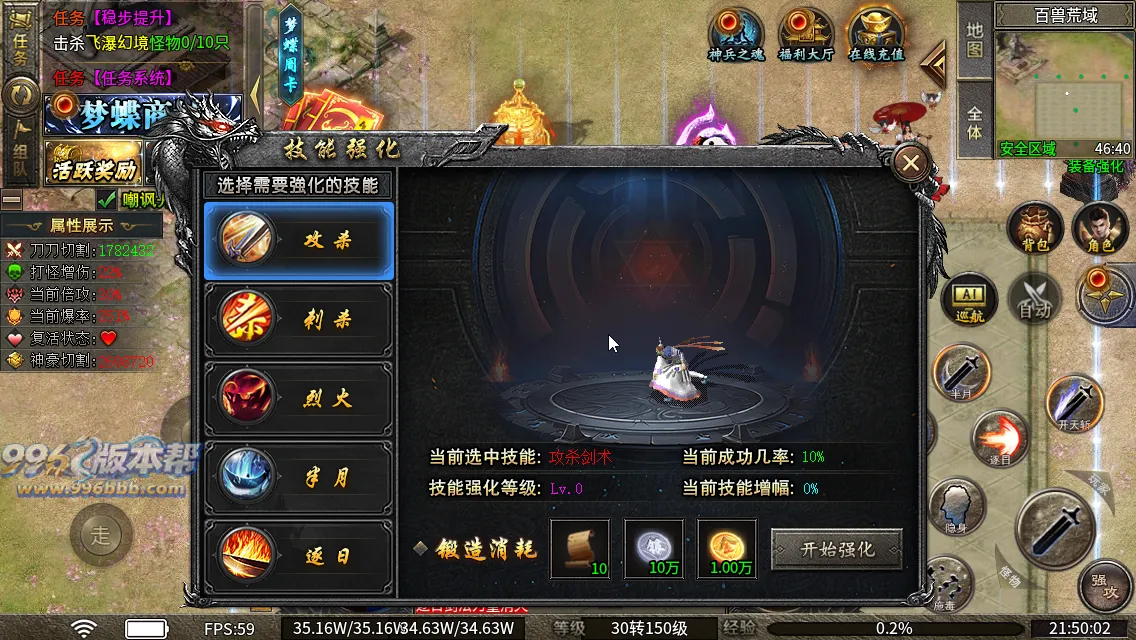This screenshot has height=640, width=1136.
Task: Select the 逐日 skill entry
Action: [299, 556]
